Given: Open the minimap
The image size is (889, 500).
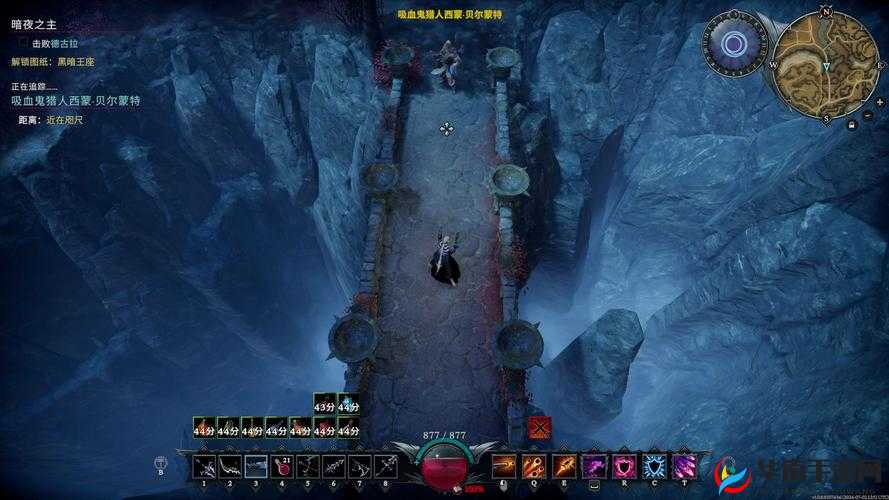Looking at the screenshot, I should (826, 62).
